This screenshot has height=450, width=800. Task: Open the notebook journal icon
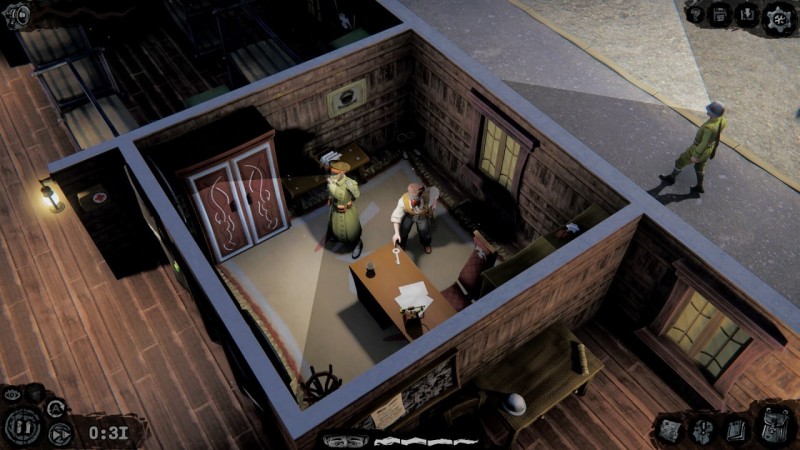pos(735,430)
